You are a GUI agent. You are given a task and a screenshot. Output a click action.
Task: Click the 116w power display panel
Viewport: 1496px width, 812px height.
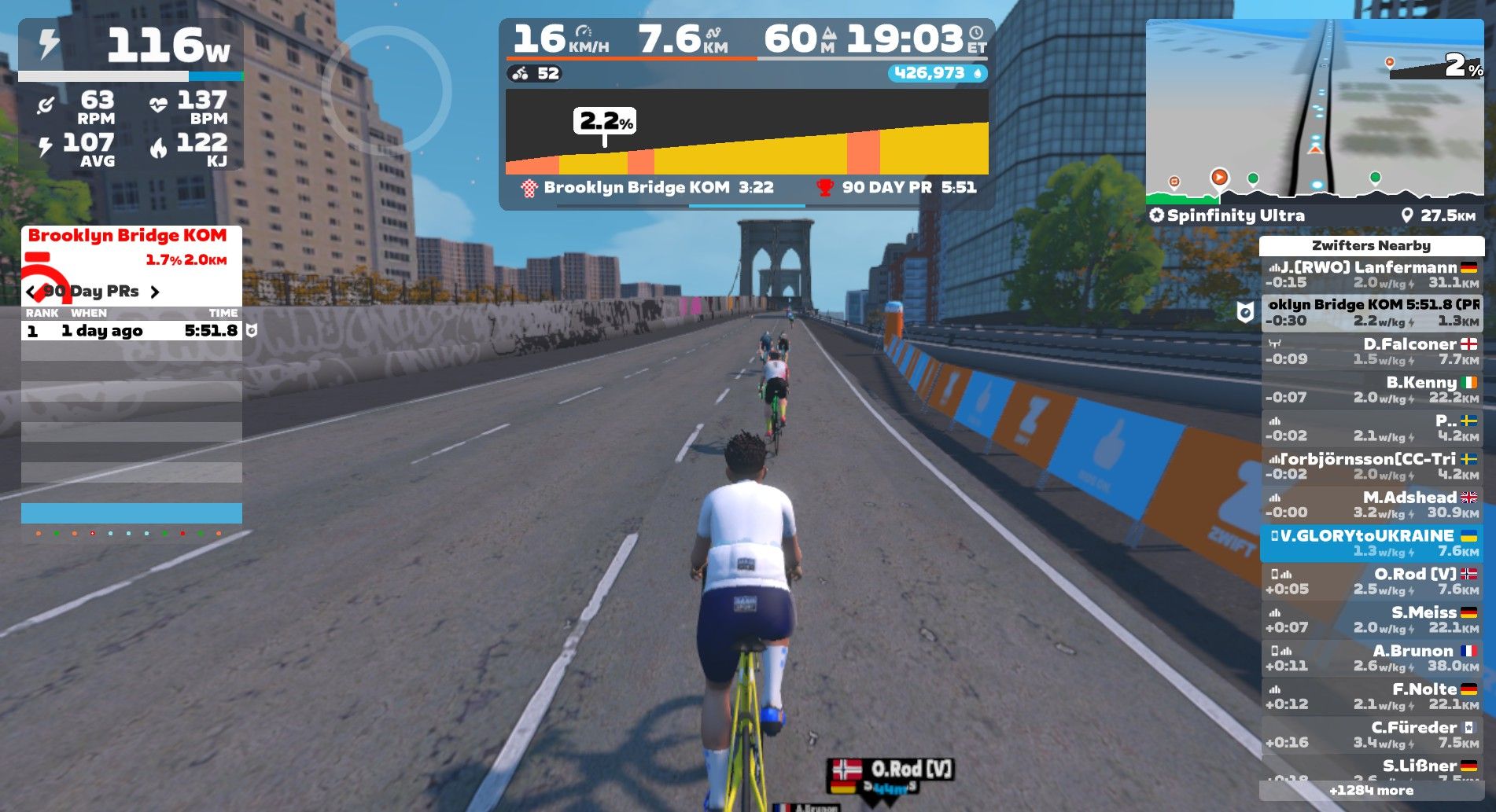click(x=131, y=47)
